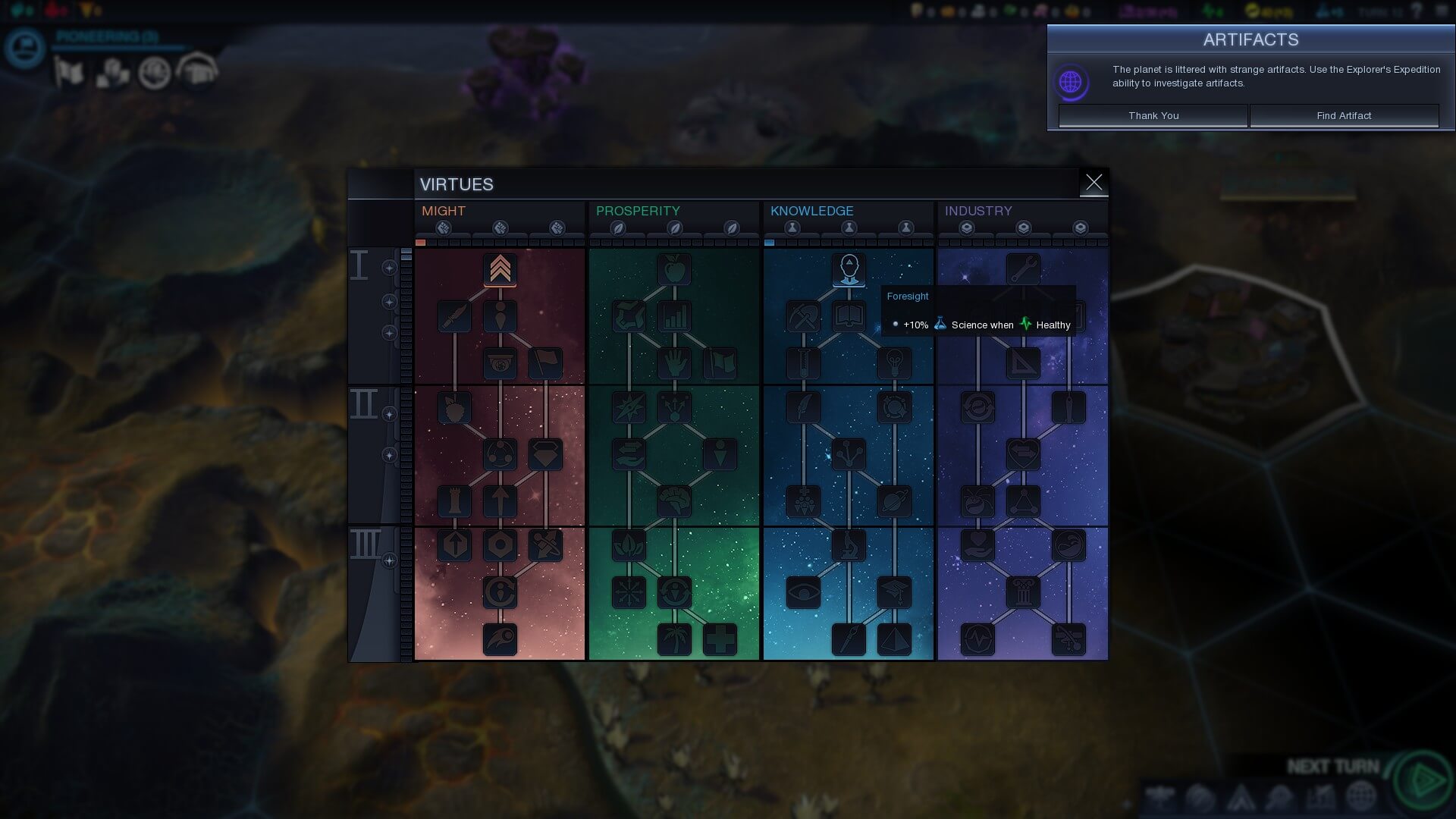Select the double chevron Might virtue
Viewport: 1456px width, 819px height.
pyautogui.click(x=500, y=270)
